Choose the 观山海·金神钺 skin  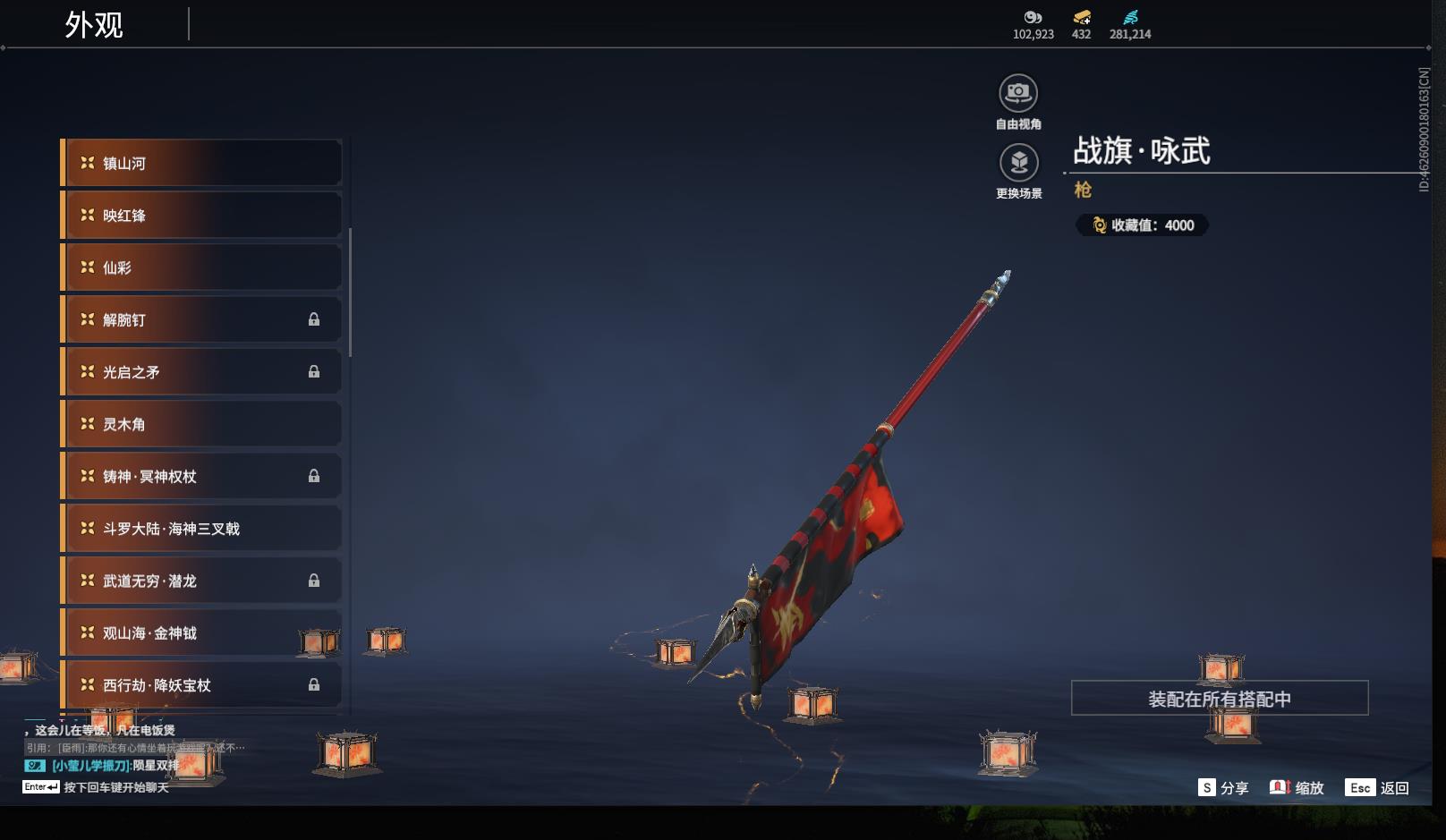pos(202,632)
